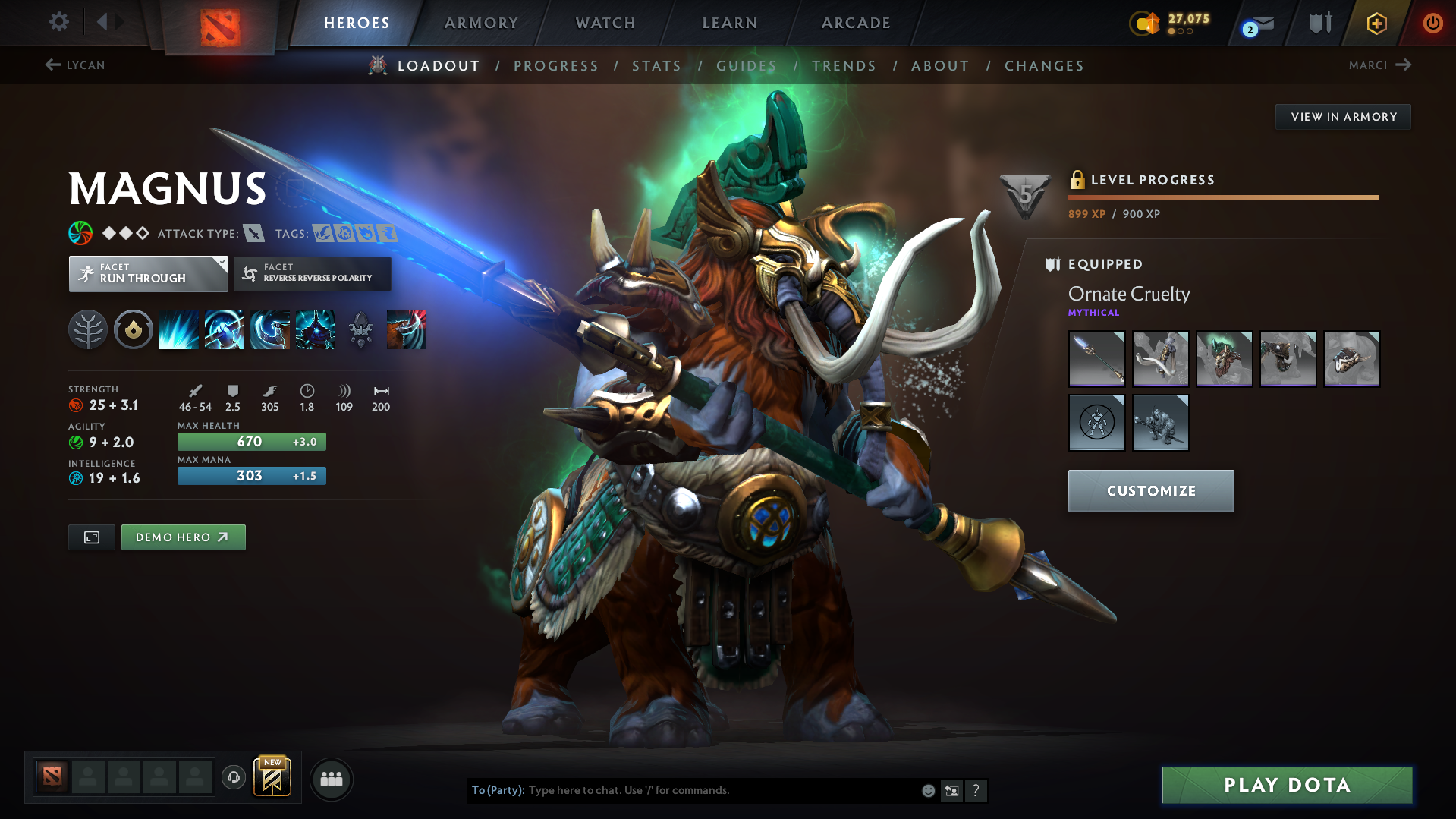Open the Magnus talent tree icon
1456x819 pixels.
click(x=87, y=329)
